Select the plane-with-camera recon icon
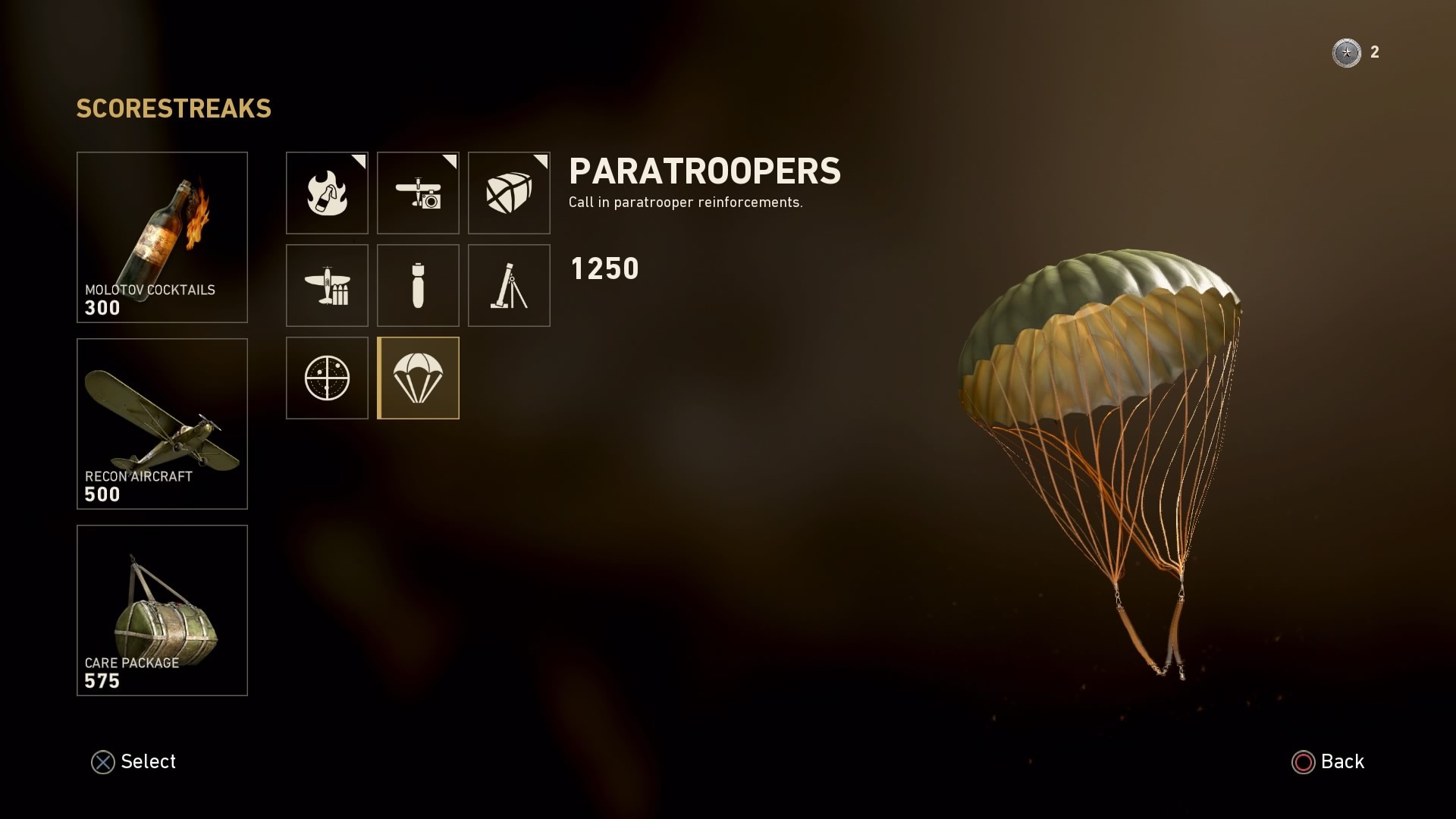 (418, 193)
